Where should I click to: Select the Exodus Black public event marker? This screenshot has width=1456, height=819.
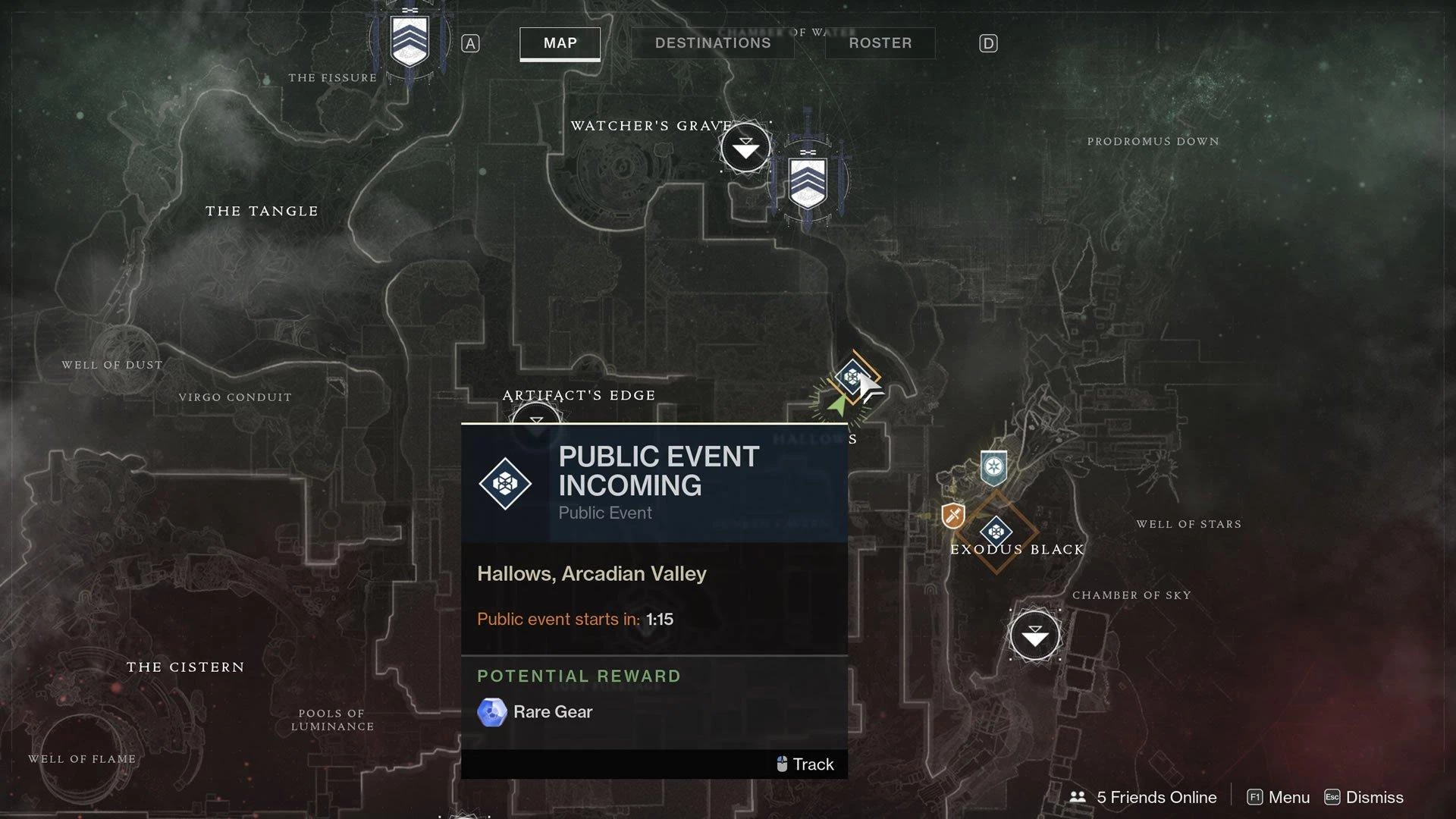[x=996, y=532]
